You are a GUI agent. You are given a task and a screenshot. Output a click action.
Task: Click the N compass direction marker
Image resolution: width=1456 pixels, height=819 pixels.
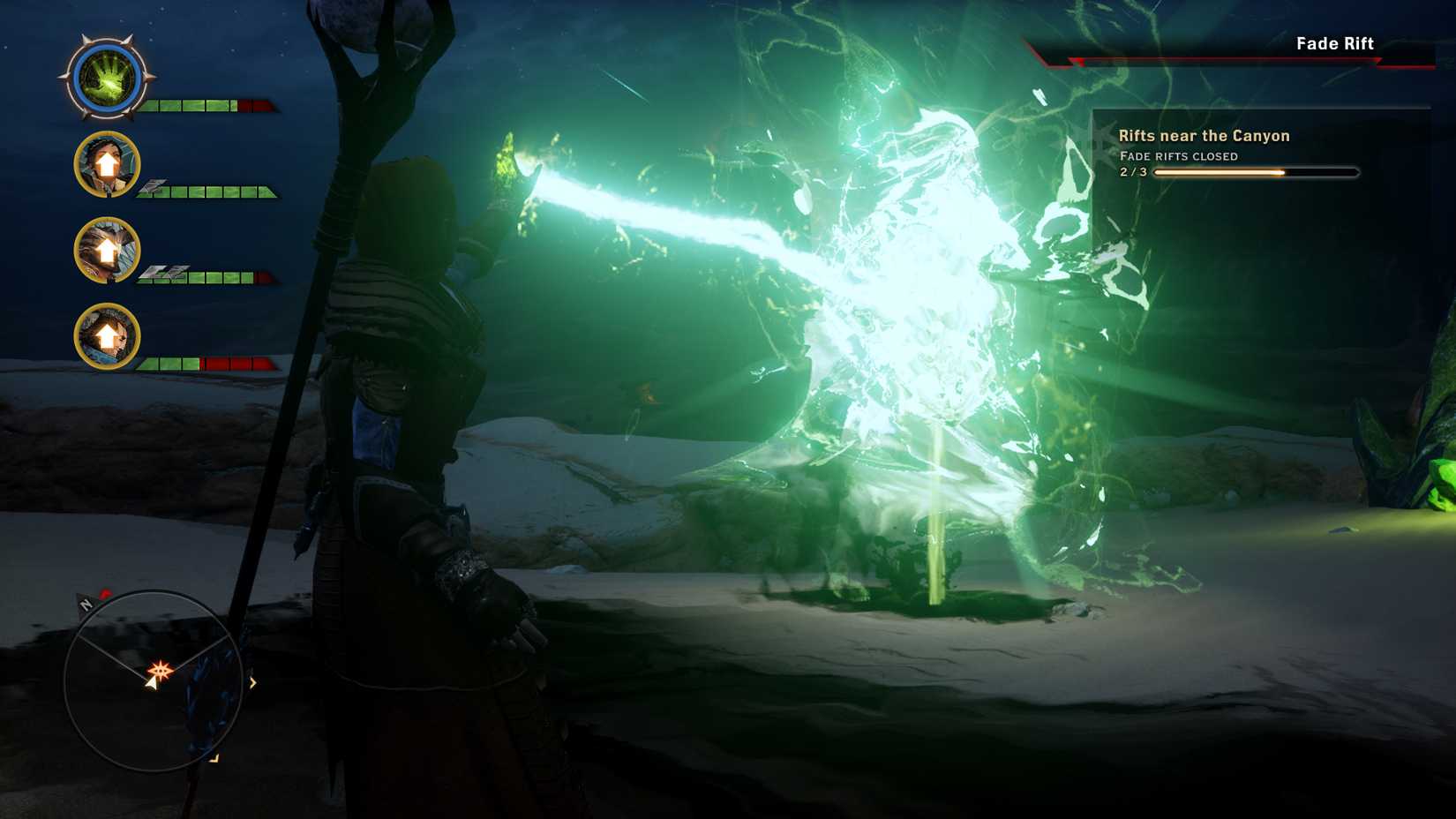(86, 604)
